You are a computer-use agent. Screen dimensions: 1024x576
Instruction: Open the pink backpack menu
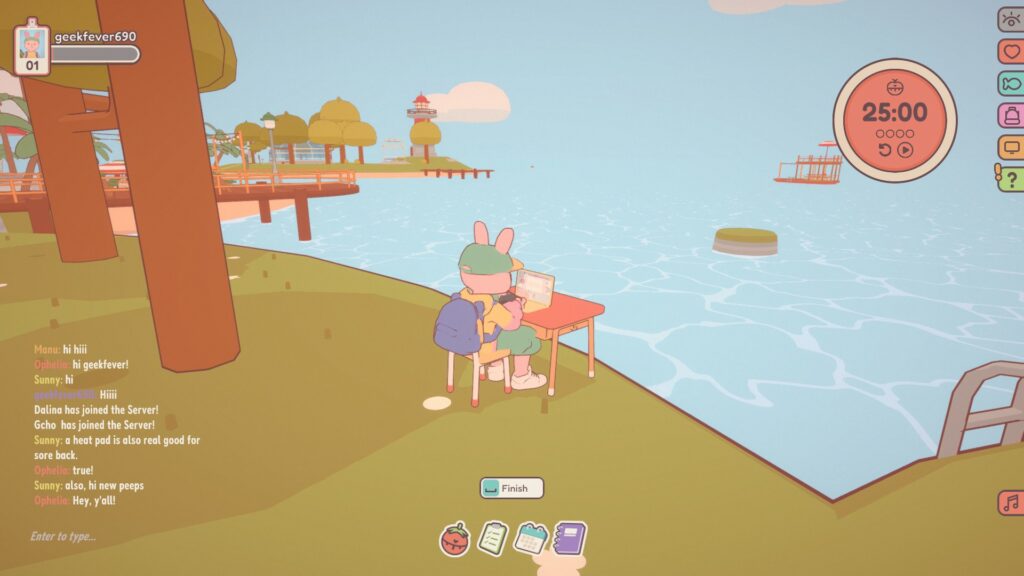(x=1011, y=115)
